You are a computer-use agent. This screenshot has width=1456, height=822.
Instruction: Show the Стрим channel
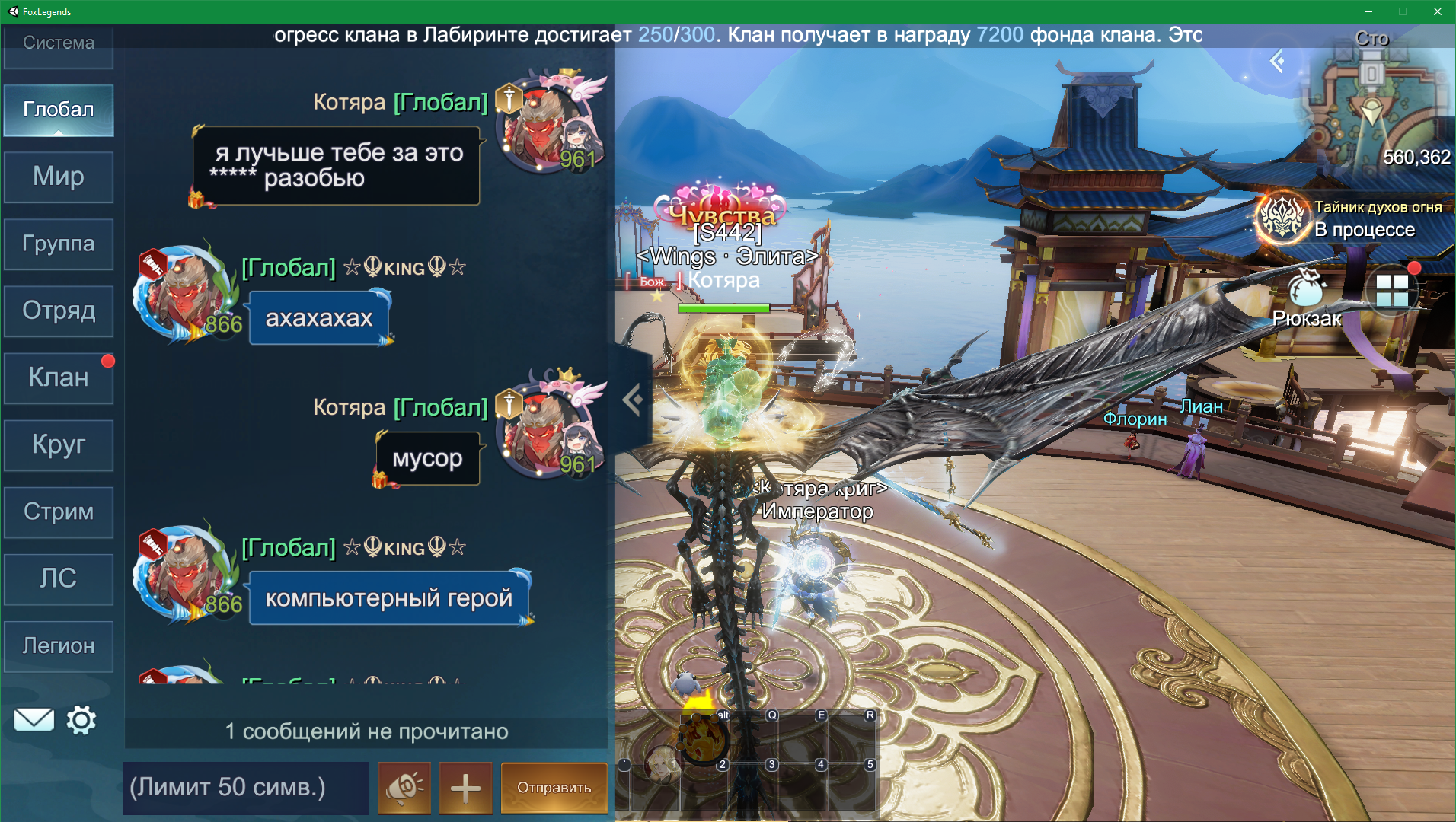59,511
